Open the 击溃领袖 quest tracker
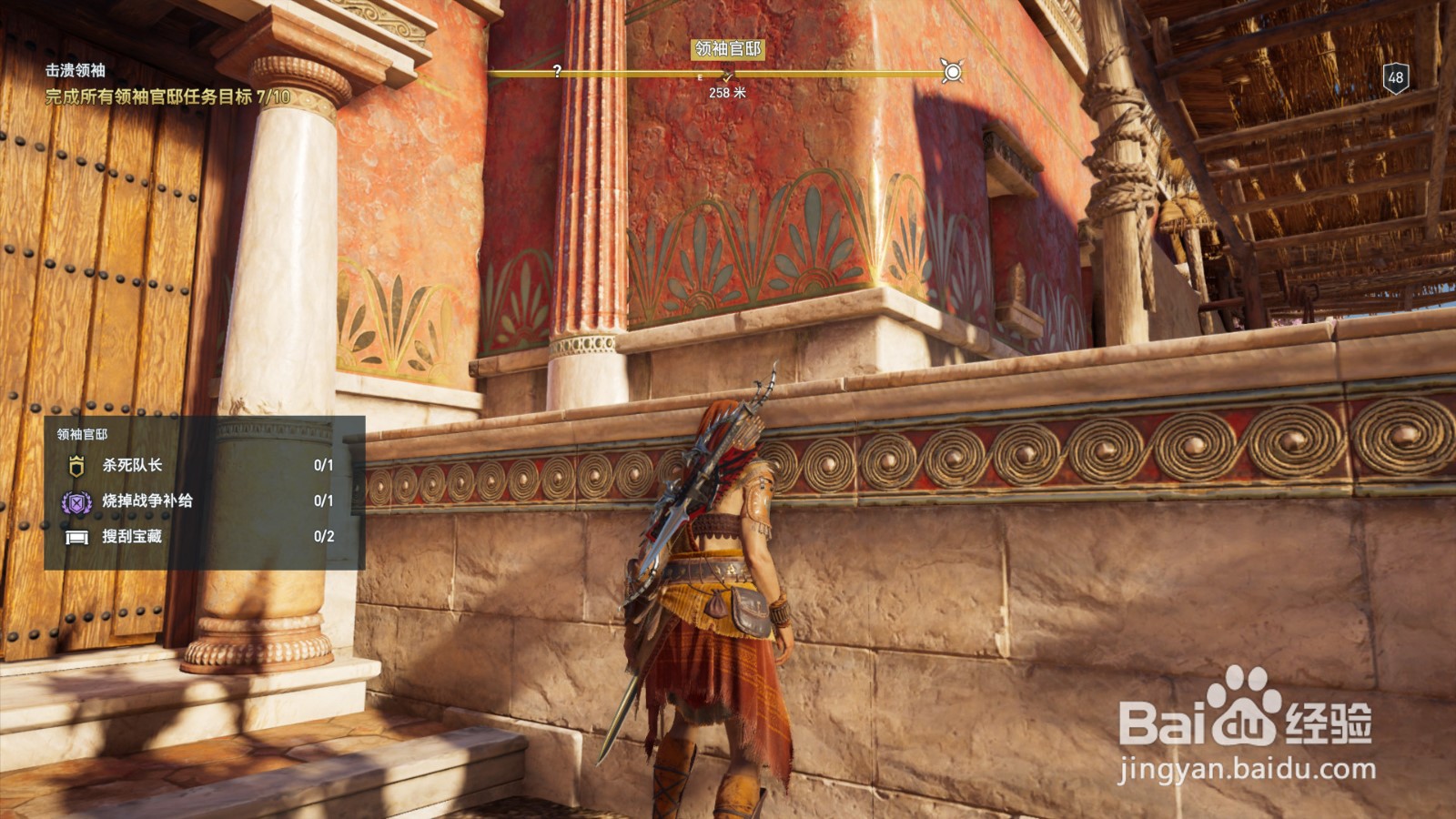 pos(76,70)
